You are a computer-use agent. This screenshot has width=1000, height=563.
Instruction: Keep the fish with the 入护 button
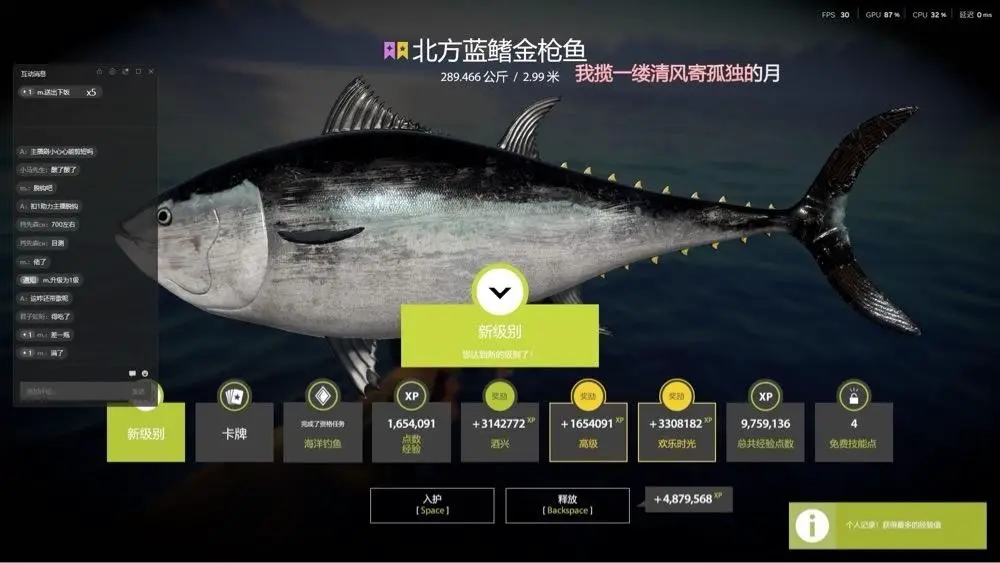tap(431, 505)
